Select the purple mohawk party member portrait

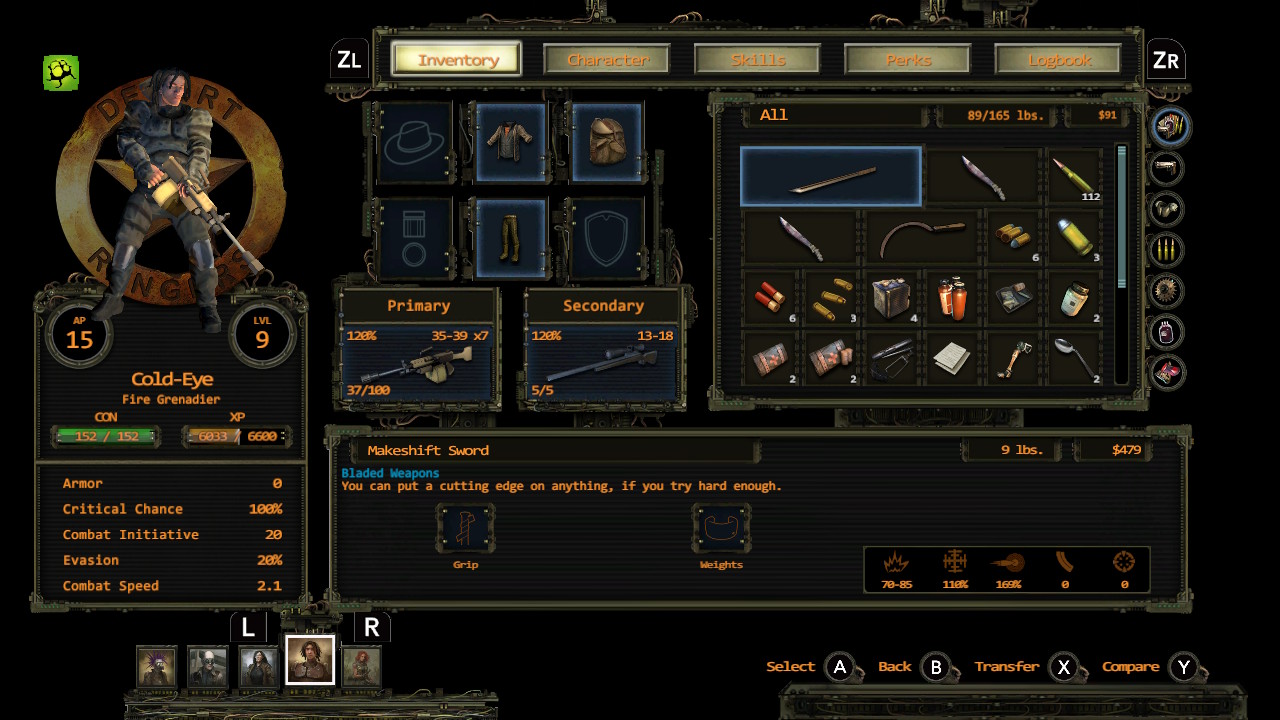(x=157, y=667)
